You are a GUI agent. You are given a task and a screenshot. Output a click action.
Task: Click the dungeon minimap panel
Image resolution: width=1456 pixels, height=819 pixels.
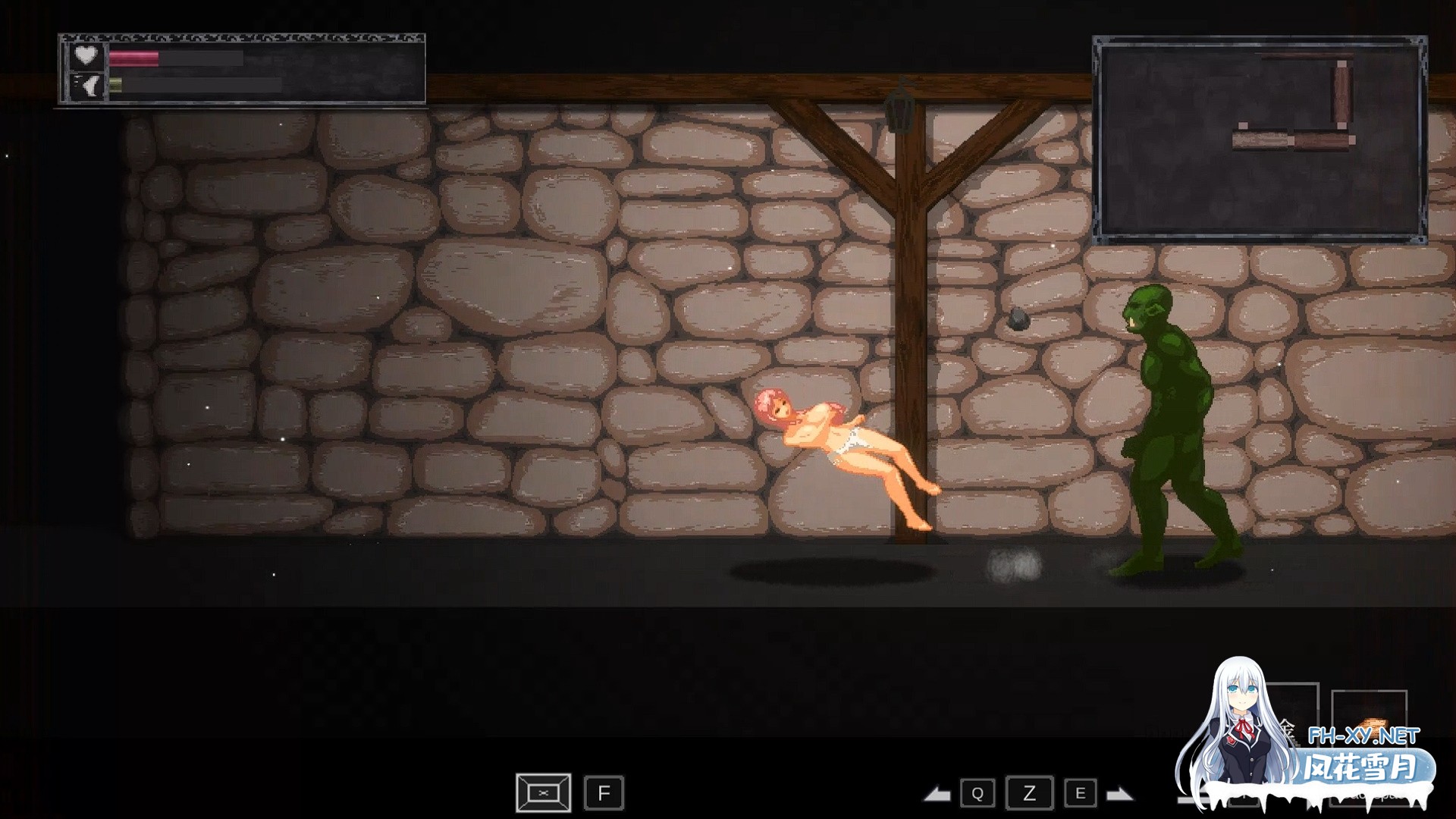coord(1259,139)
